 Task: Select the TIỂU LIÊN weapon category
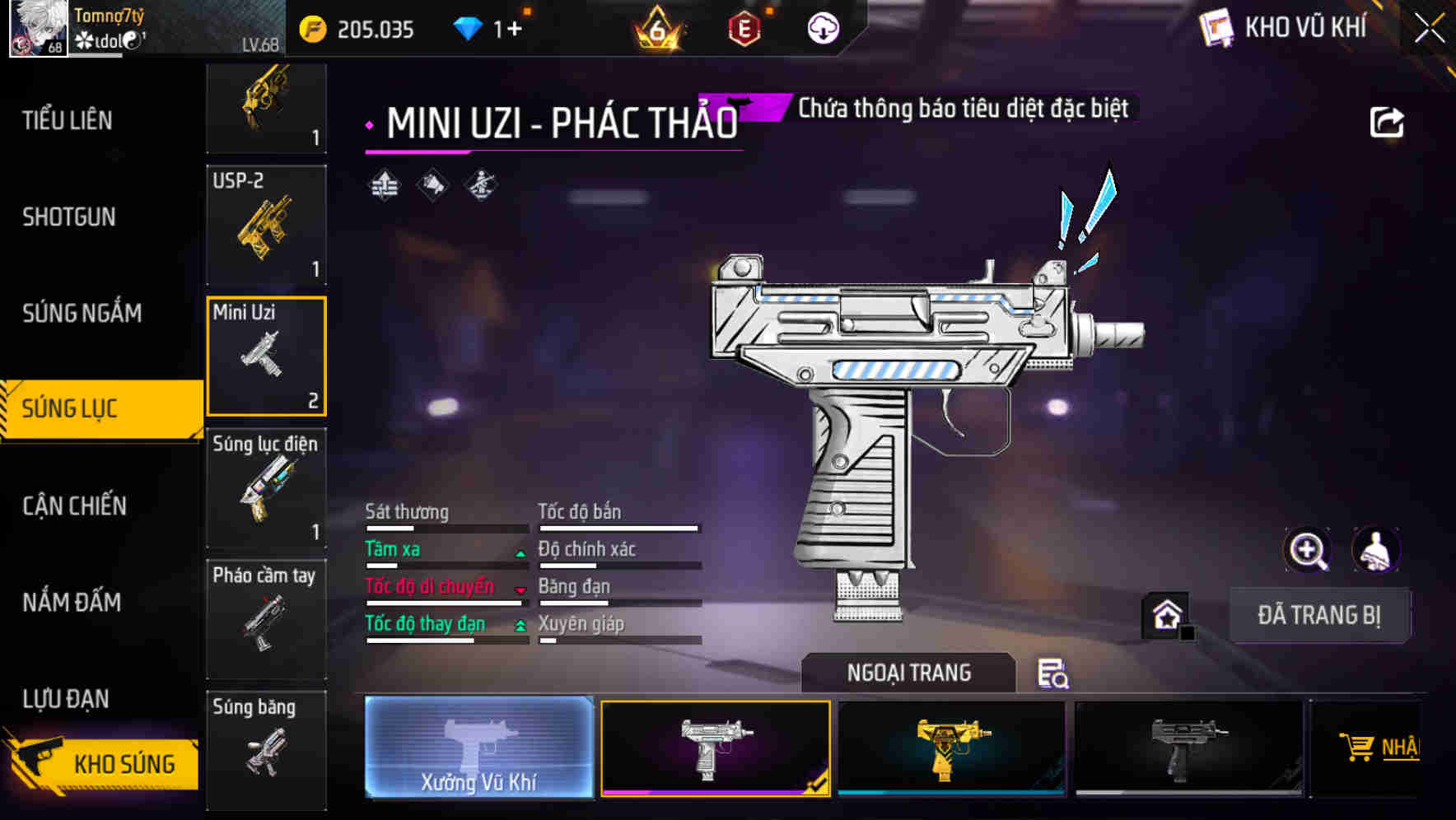tap(68, 120)
